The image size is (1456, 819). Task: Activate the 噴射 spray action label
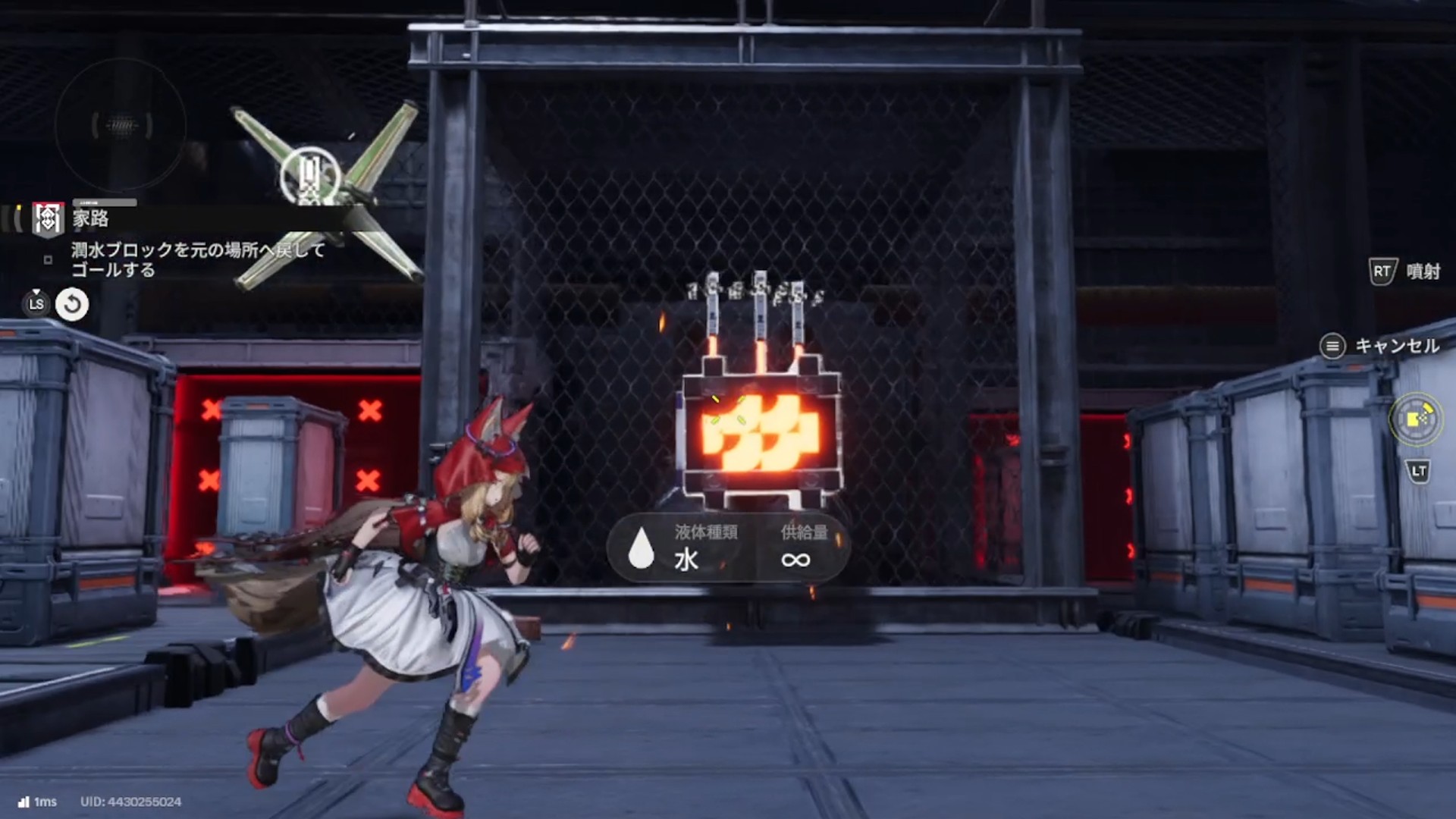pyautogui.click(x=1423, y=271)
